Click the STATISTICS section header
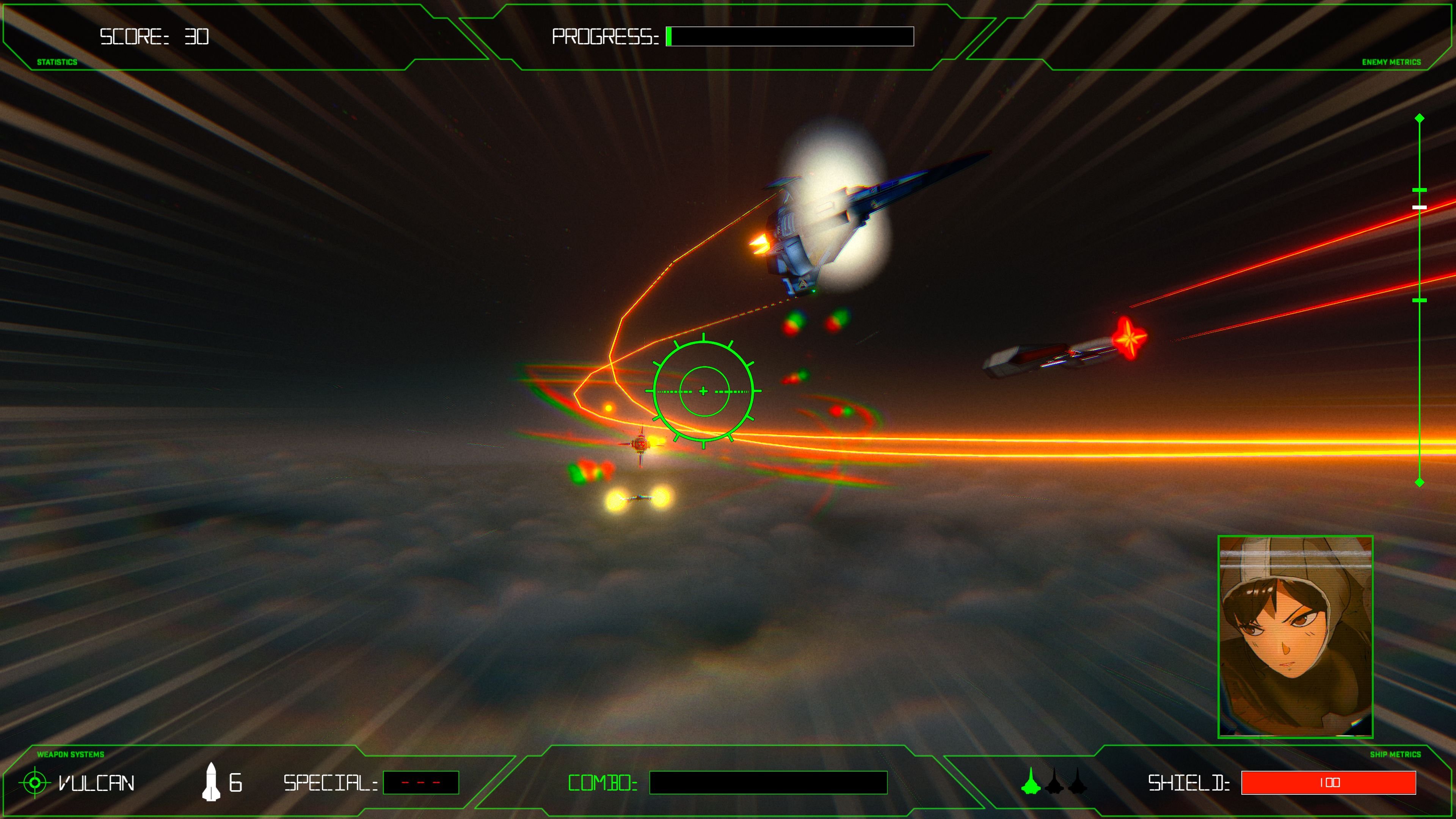 (56, 62)
